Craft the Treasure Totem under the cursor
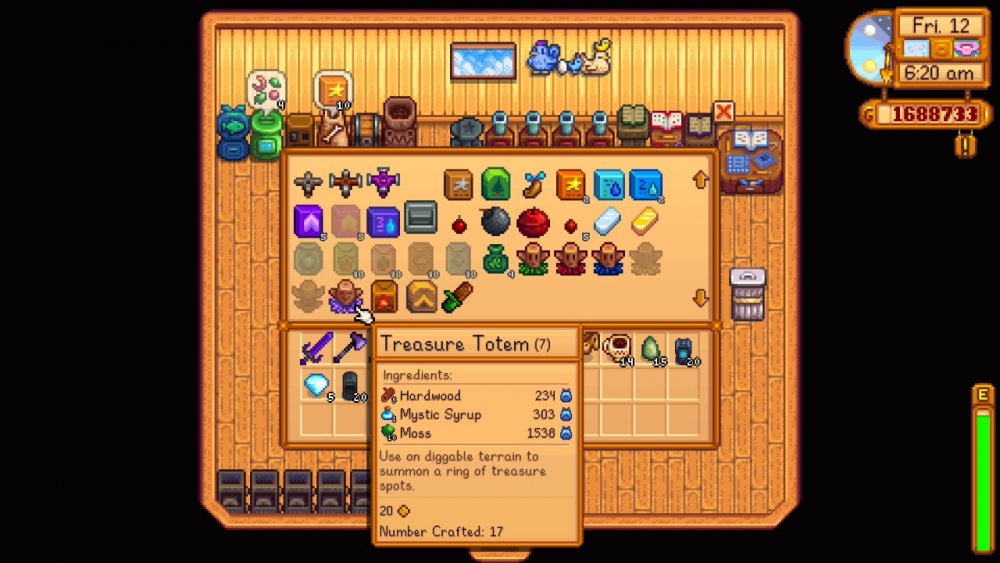Image resolution: width=1000 pixels, height=563 pixels. [x=346, y=295]
